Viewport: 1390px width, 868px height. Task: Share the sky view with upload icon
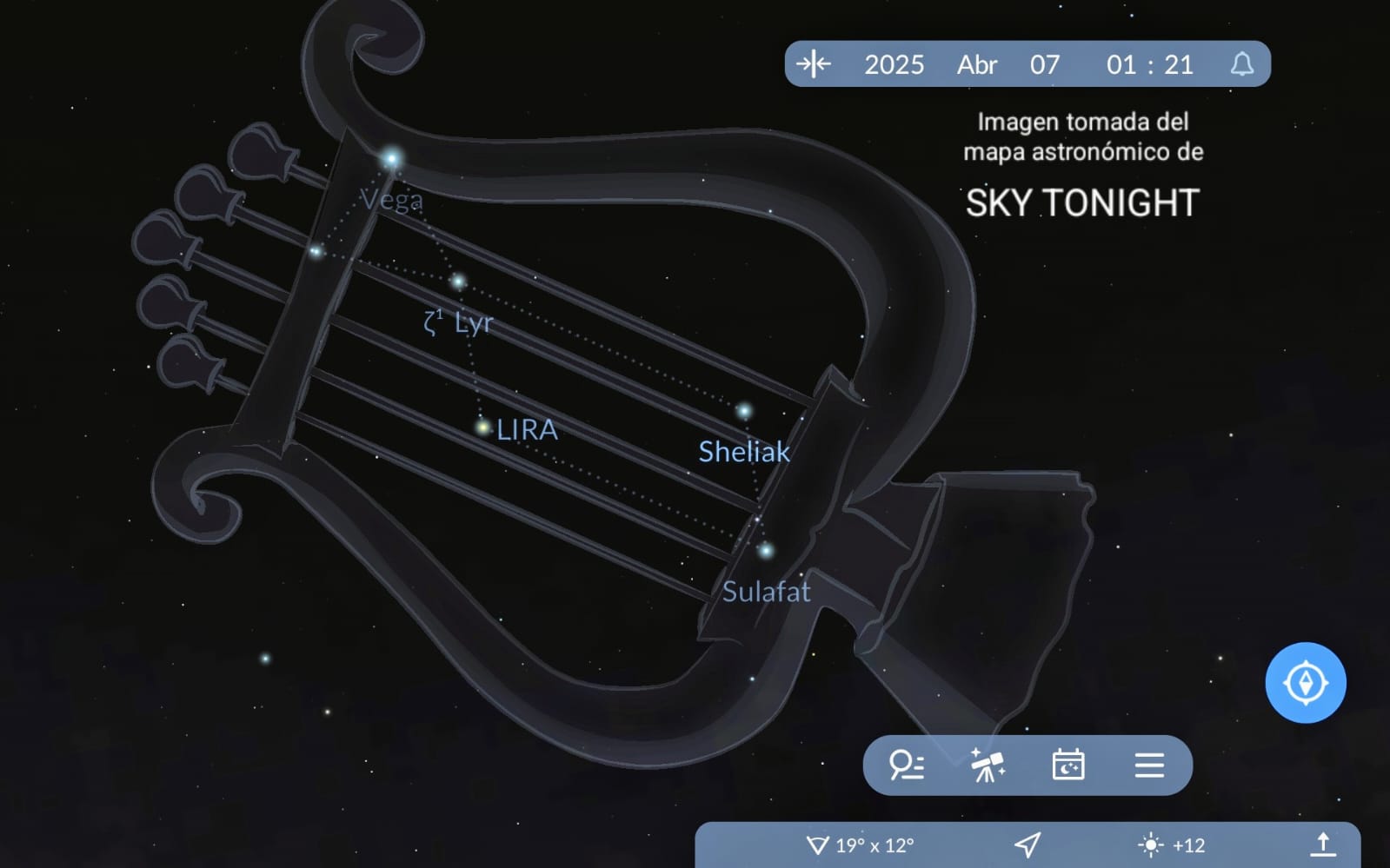click(x=1322, y=845)
